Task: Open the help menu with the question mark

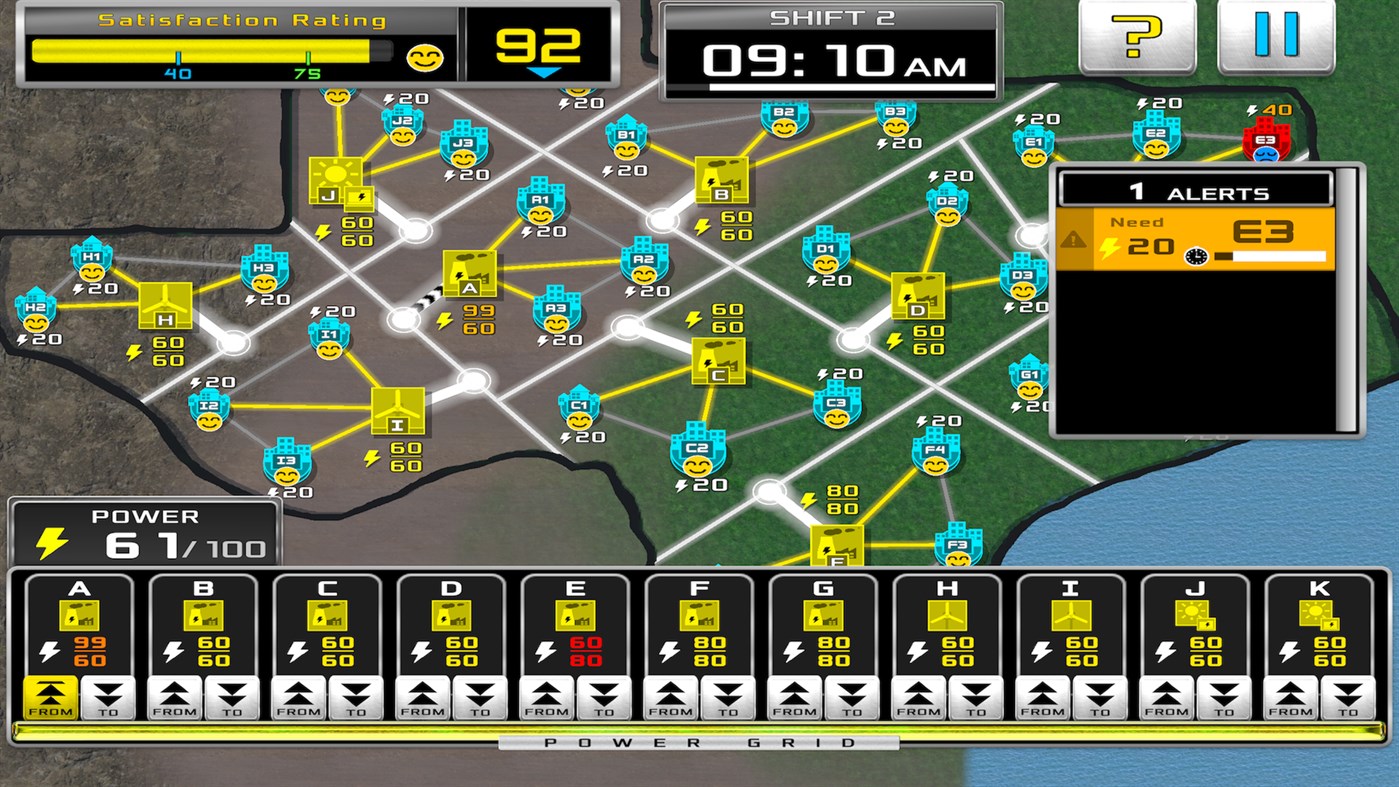Action: [1137, 35]
